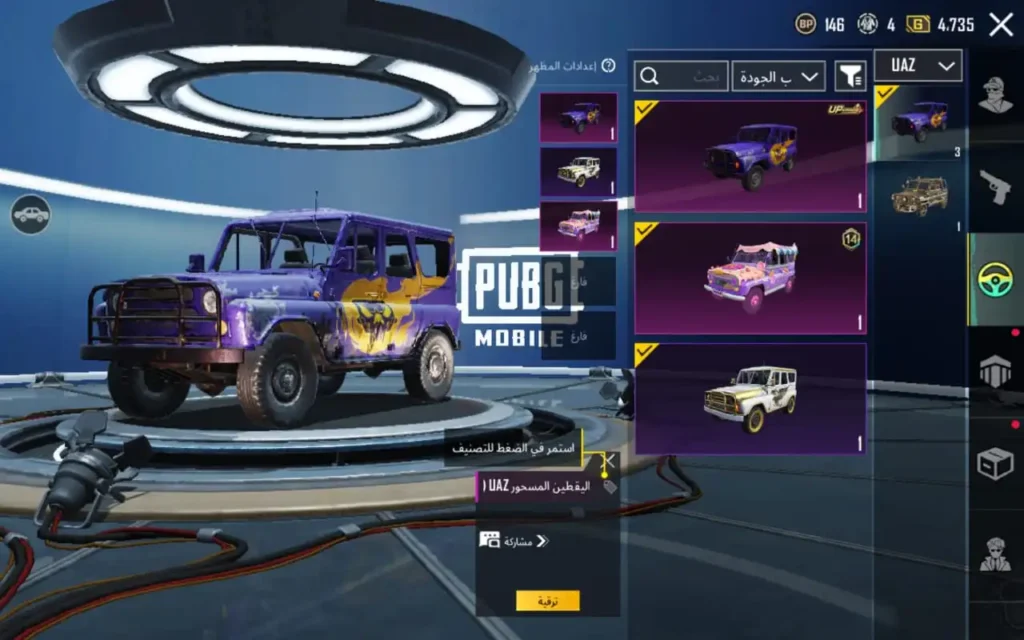The image size is (1024, 640).
Task: Close the inventory screen with X
Action: click(1000, 25)
